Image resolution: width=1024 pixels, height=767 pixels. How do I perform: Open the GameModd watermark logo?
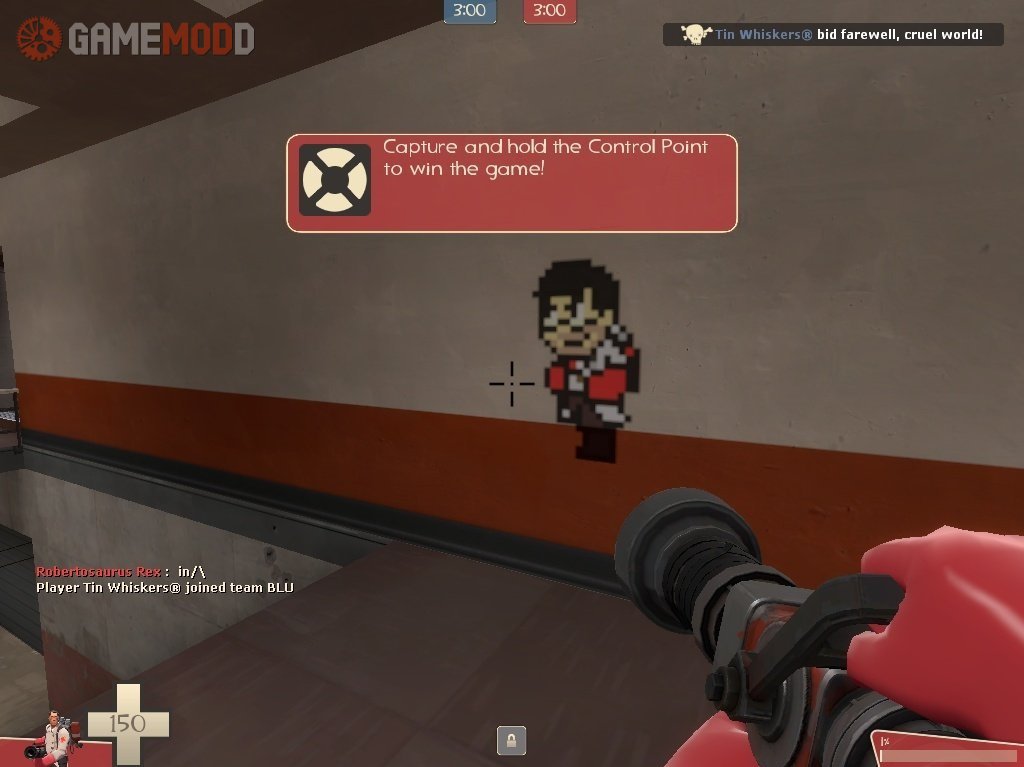pyautogui.click(x=135, y=39)
